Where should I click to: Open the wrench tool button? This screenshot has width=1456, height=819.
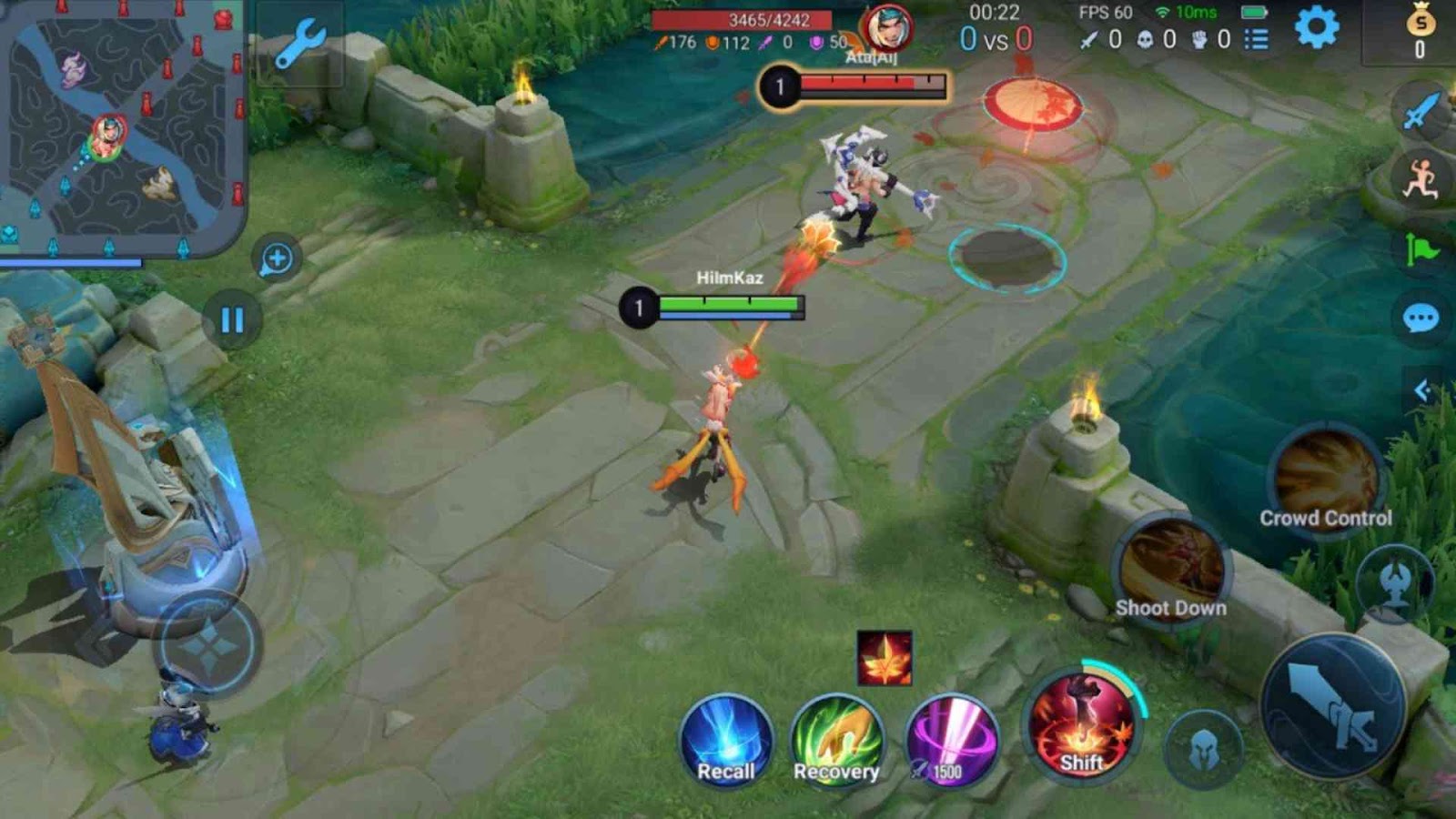[299, 44]
